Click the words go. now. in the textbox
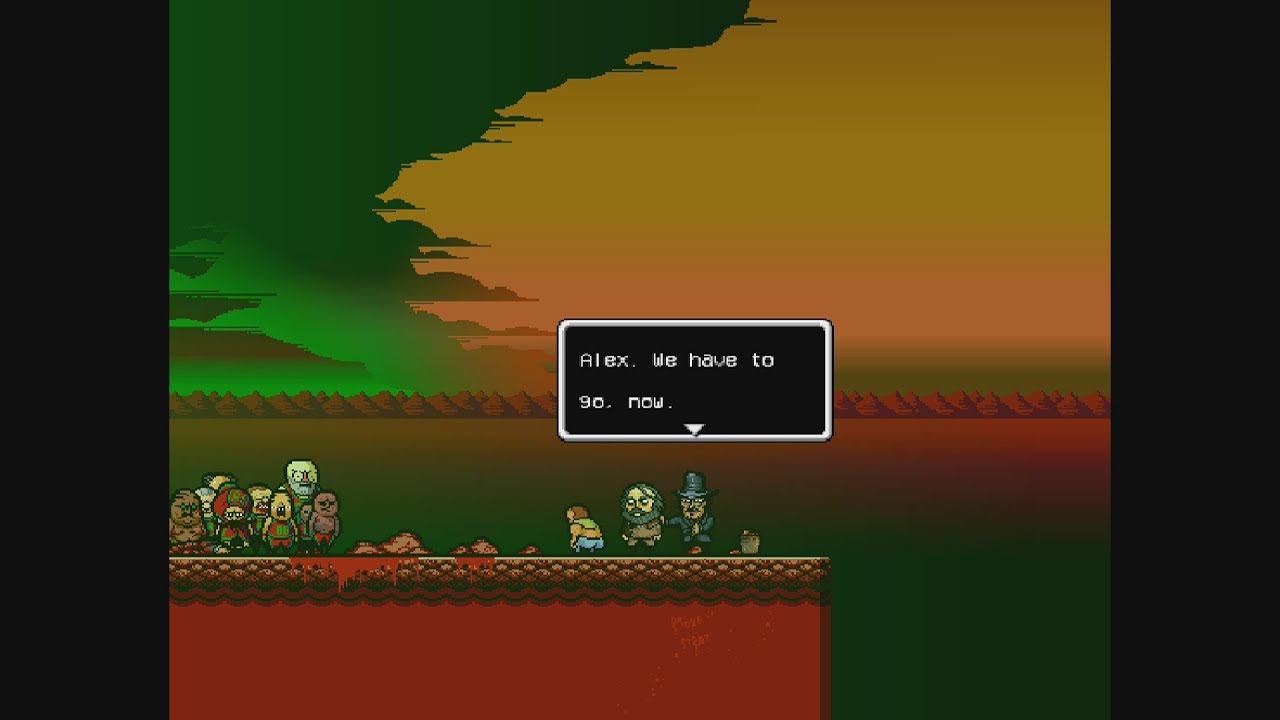This screenshot has height=720, width=1280. coord(621,400)
